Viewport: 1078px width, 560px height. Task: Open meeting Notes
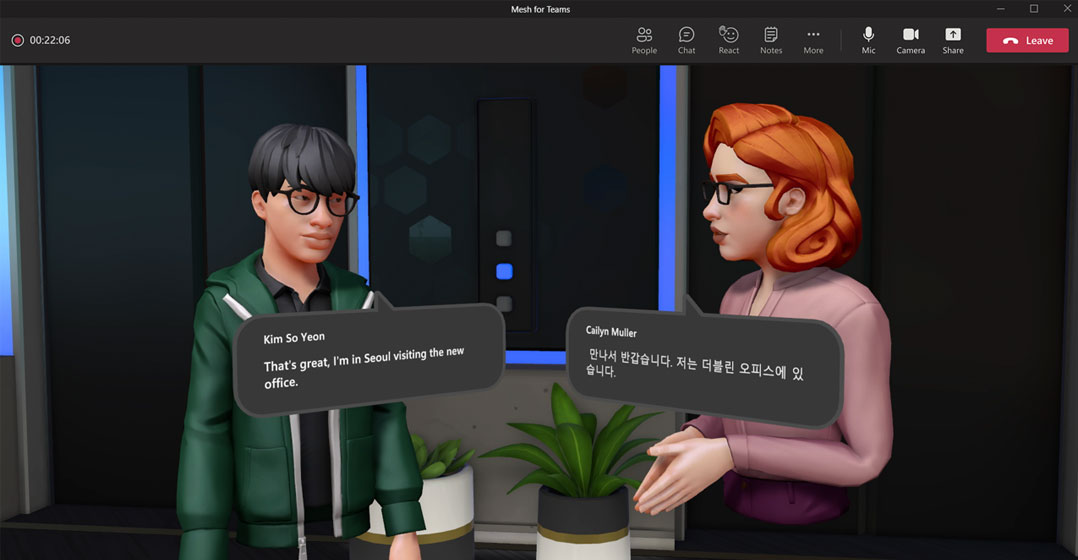tap(771, 40)
